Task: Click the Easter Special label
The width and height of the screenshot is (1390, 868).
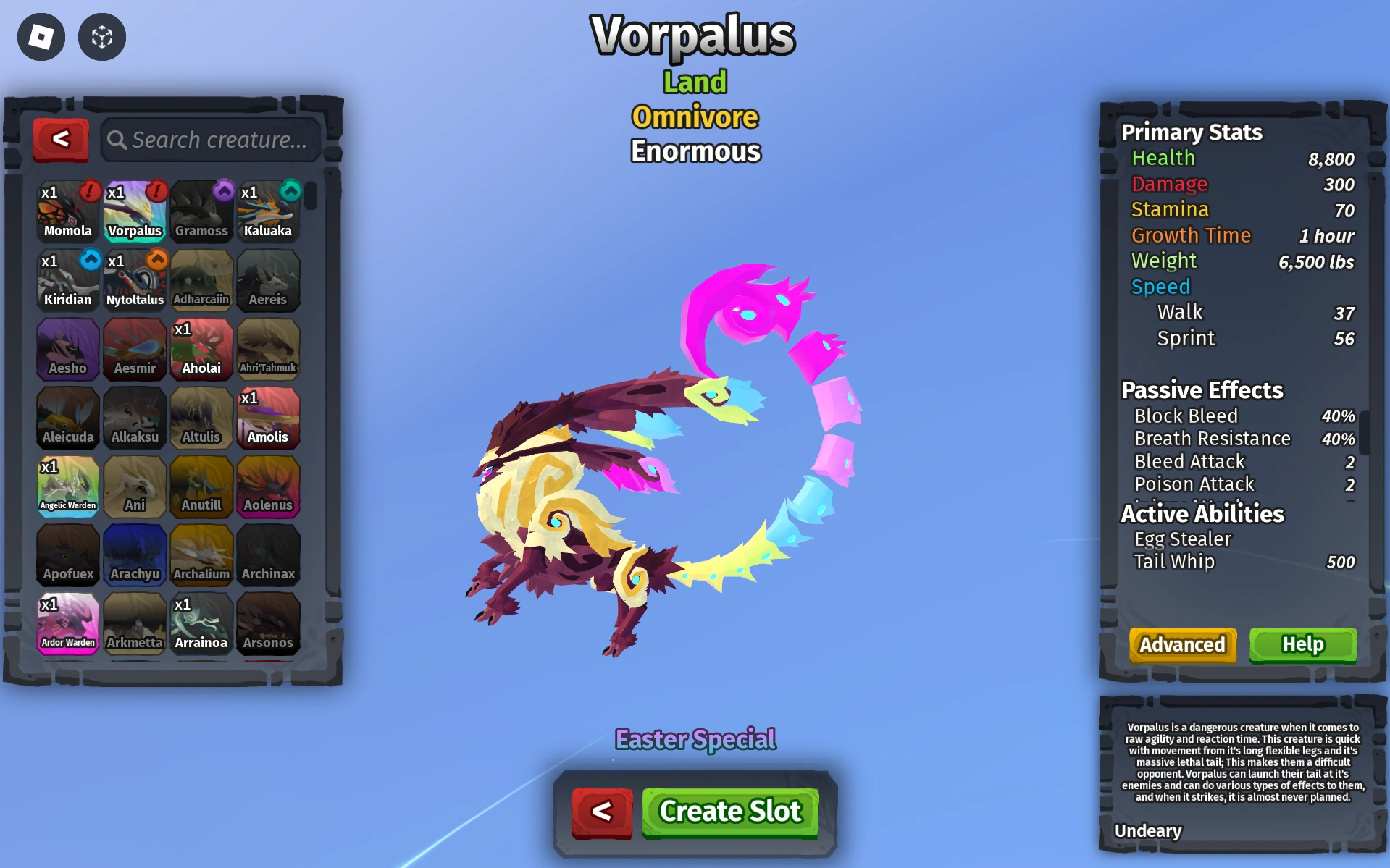Action: (x=695, y=739)
